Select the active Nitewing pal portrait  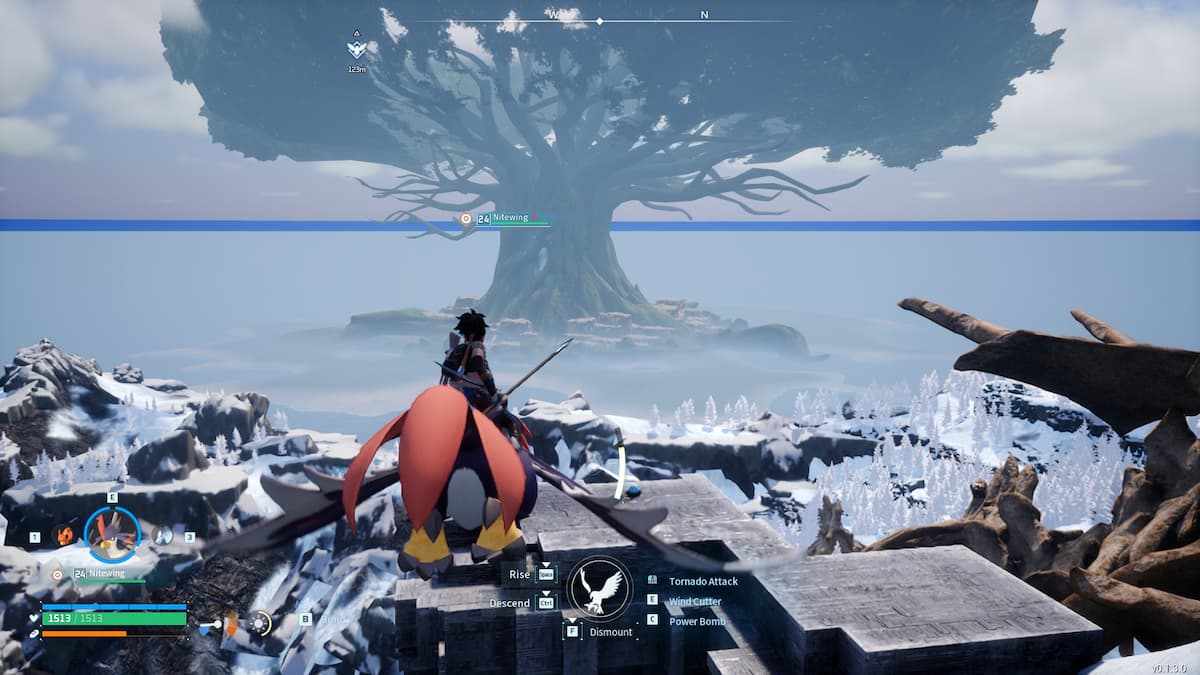click(x=112, y=535)
